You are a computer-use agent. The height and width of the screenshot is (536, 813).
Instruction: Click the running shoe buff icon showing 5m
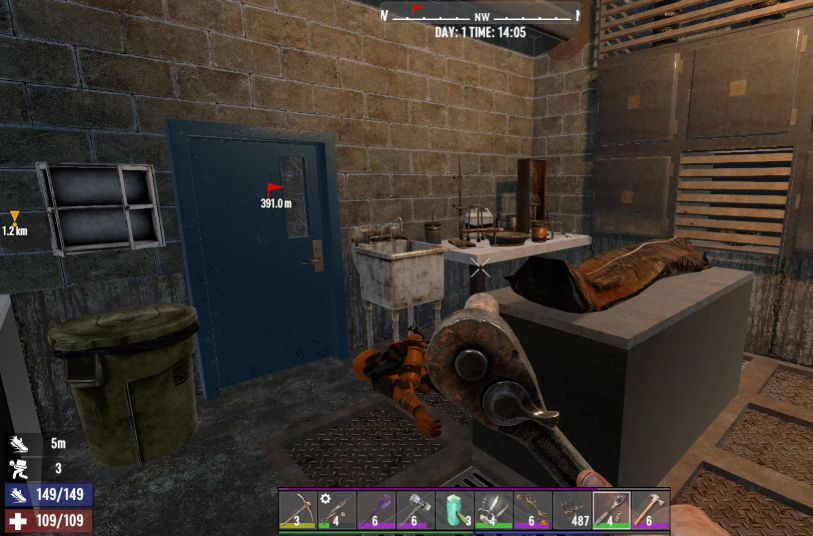click(x=20, y=443)
